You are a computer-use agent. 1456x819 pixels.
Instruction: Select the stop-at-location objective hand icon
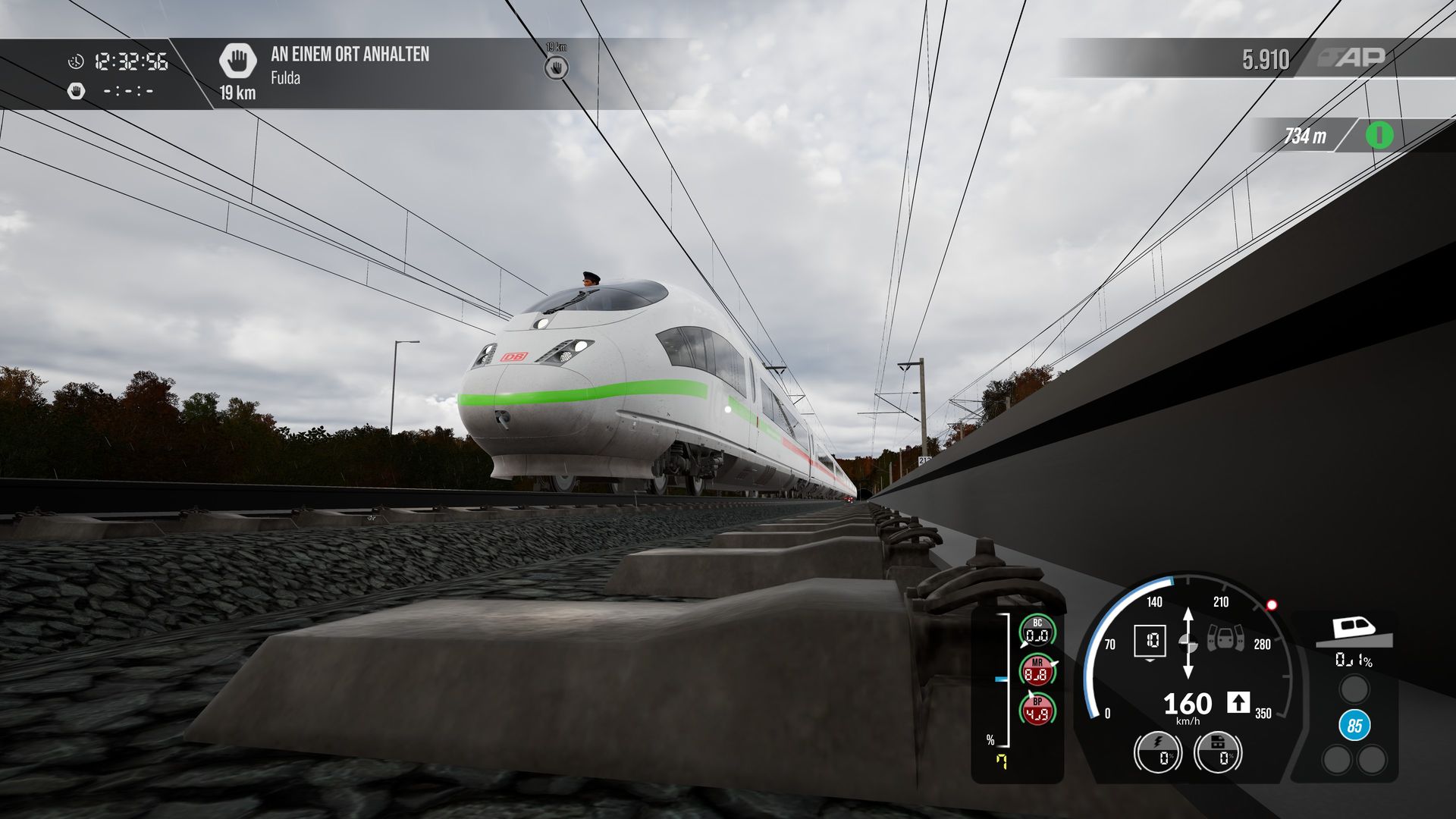coord(237,60)
